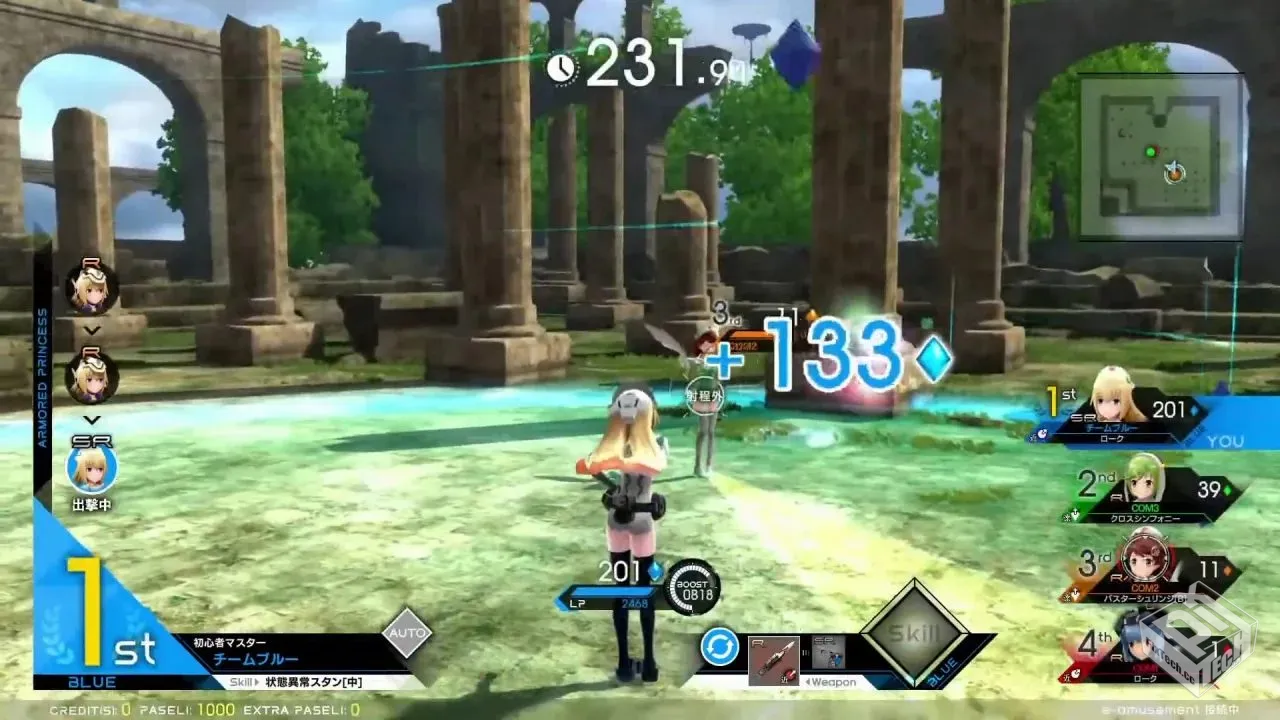Toggle the AUTO diamond button
This screenshot has width=1280, height=720.
[407, 632]
